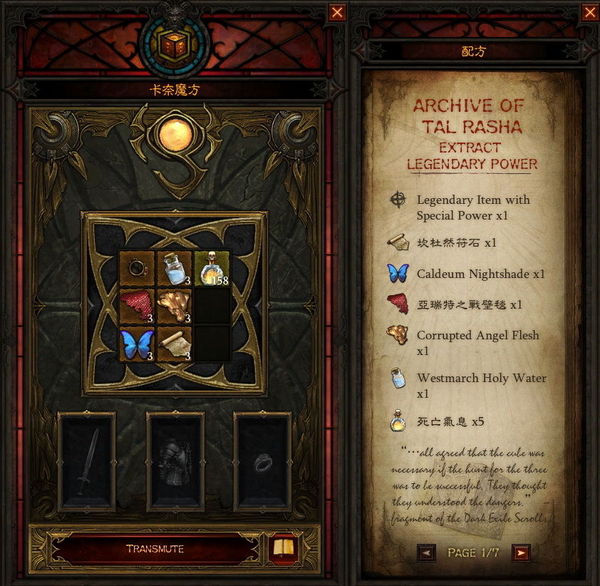Open the weapon legendary power slot
This screenshot has width=600, height=586.
(86, 461)
